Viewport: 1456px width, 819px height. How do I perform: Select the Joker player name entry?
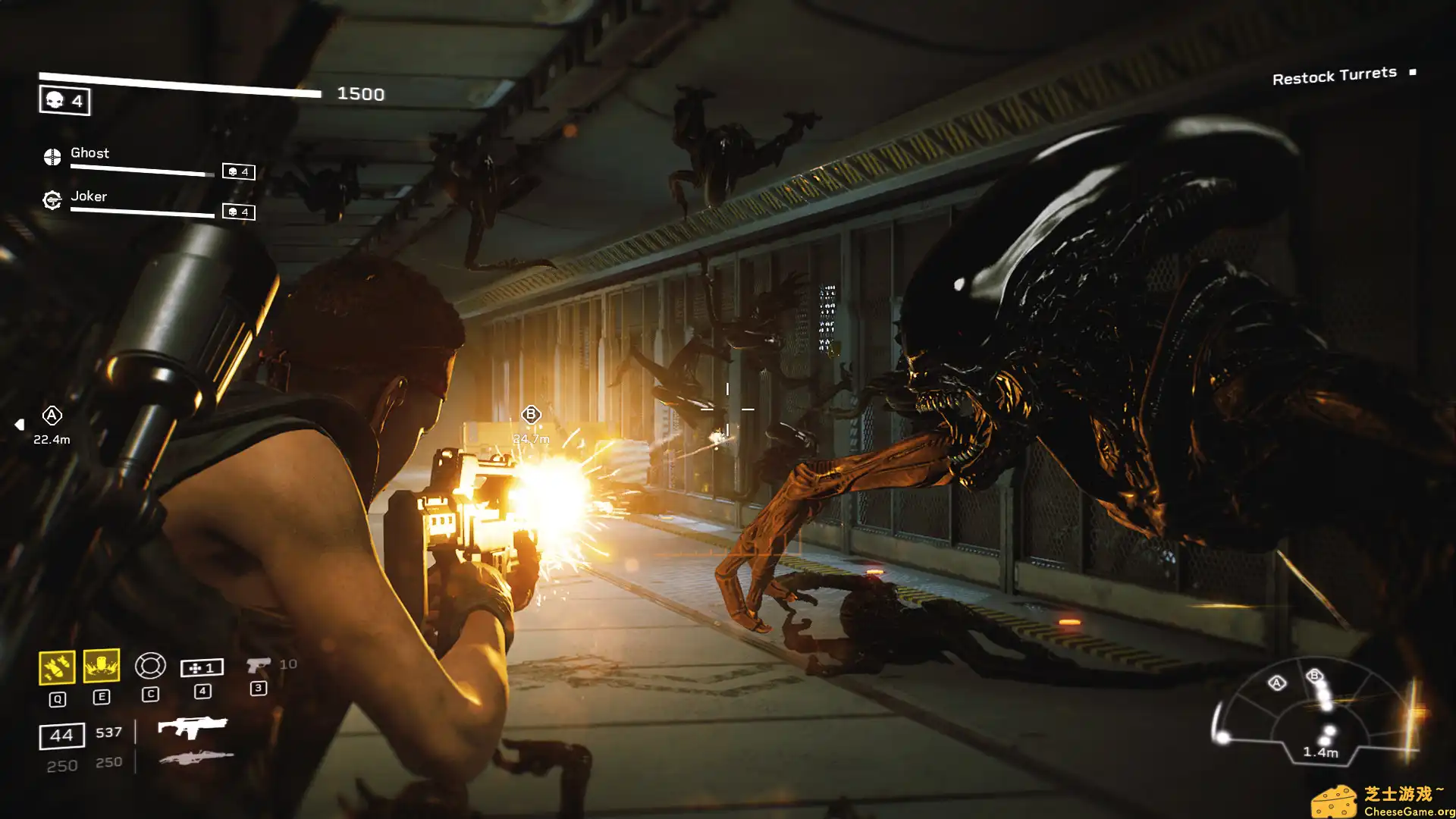(x=89, y=196)
